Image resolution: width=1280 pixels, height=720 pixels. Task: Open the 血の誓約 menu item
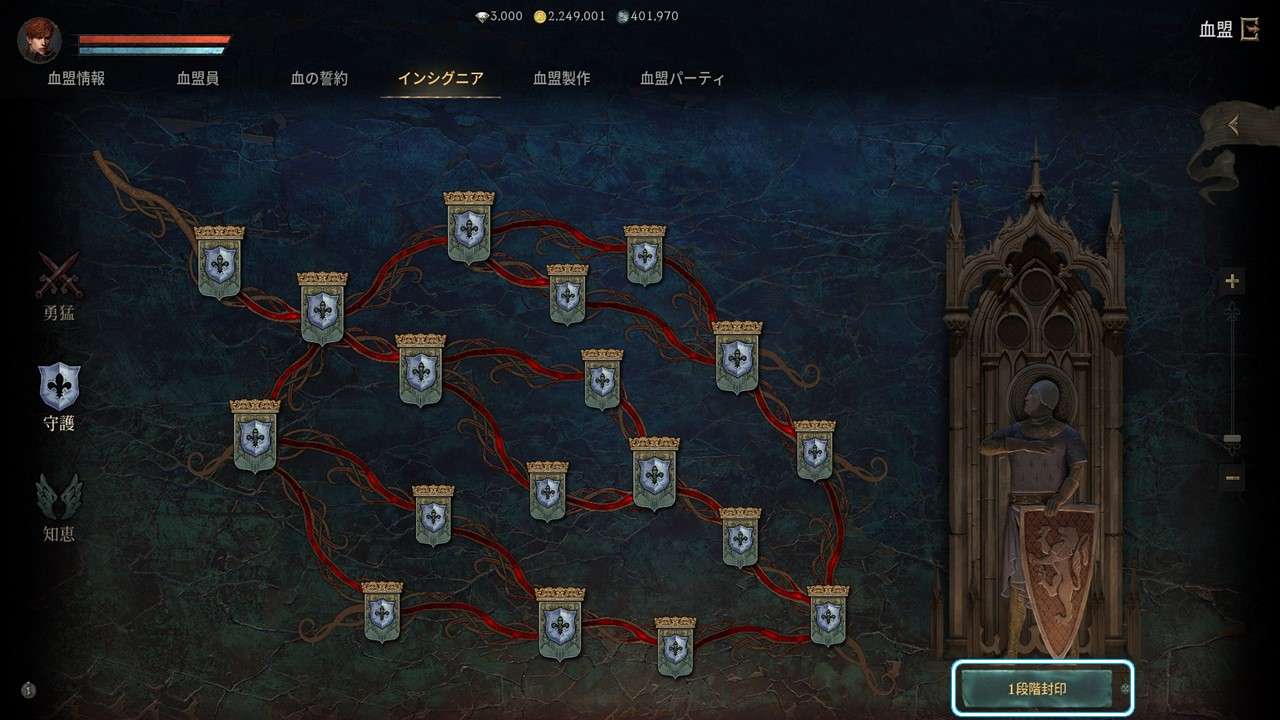pos(318,77)
